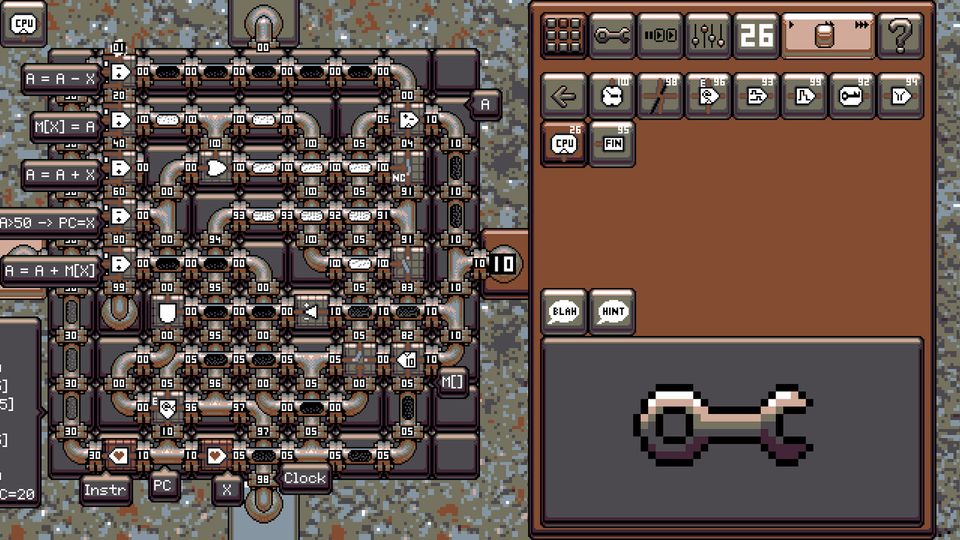This screenshot has height=540, width=960.
Task: Select the clock component tile
Action: (612, 96)
